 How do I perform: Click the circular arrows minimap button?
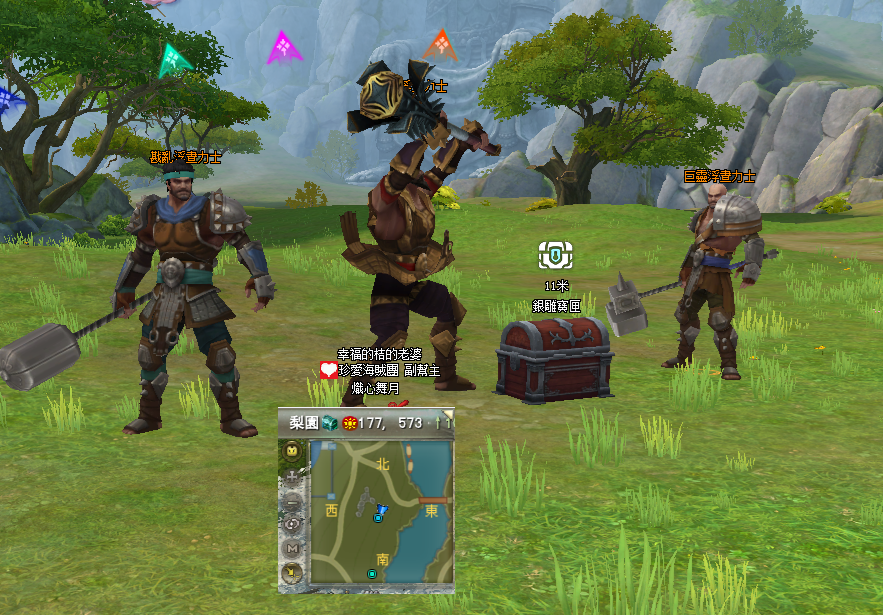coord(292,524)
